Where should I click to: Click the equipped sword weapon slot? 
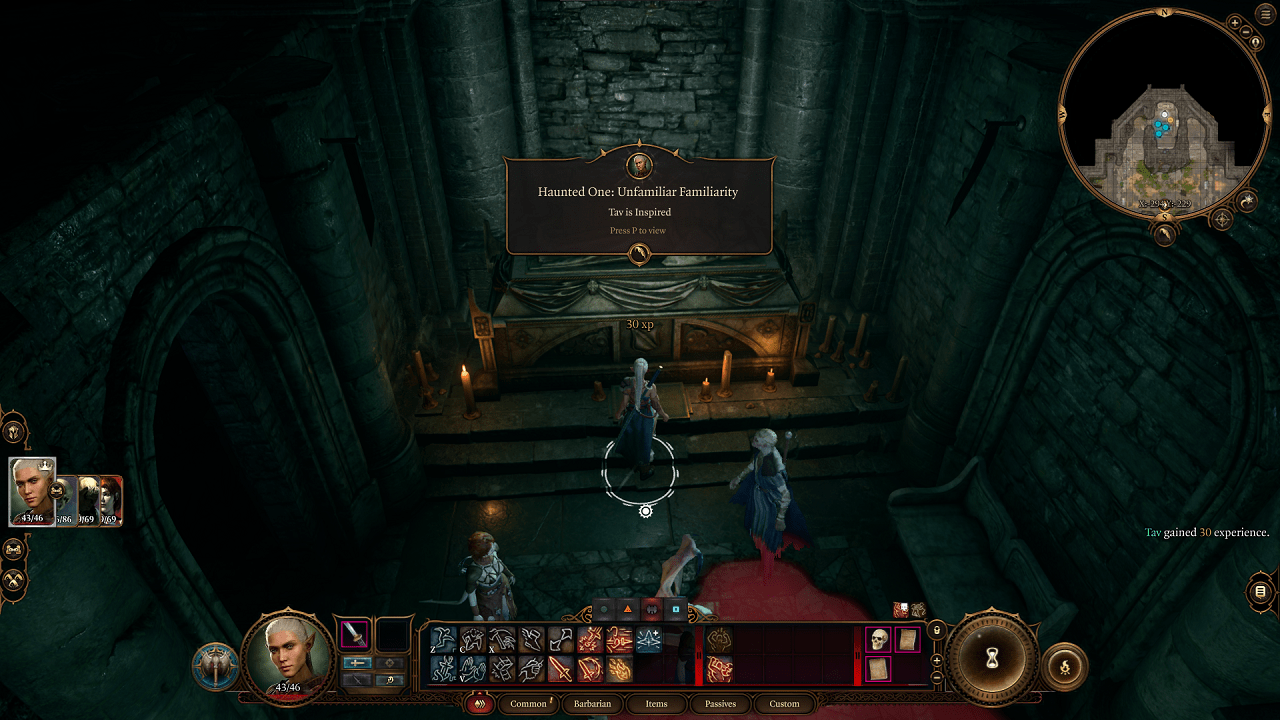pos(355,635)
